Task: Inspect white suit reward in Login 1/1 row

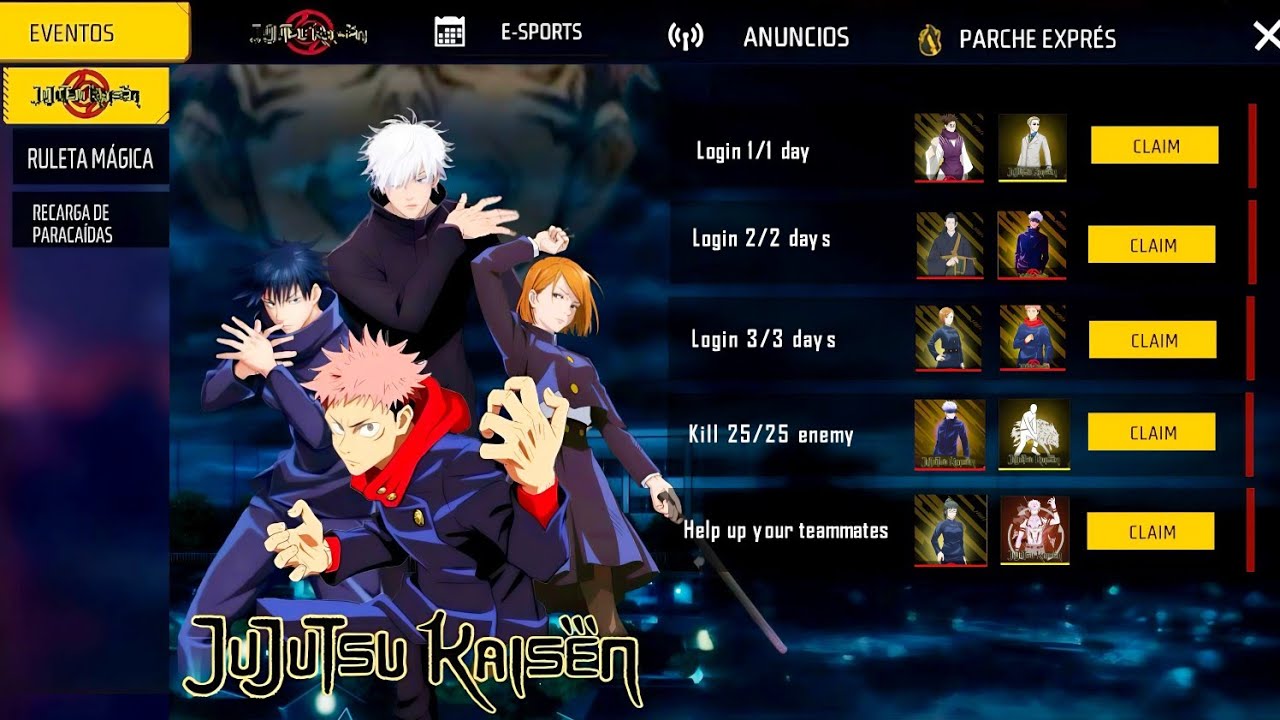Action: tap(1032, 148)
